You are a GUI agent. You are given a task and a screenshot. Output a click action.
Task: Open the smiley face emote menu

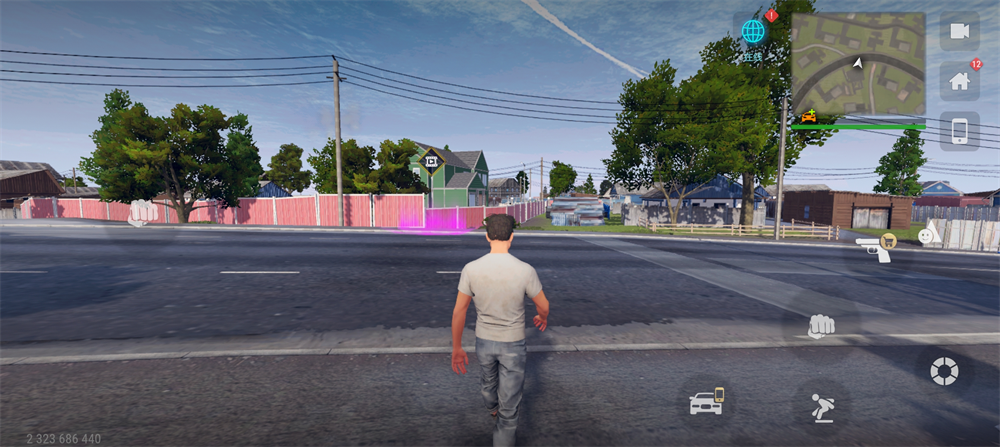click(925, 236)
